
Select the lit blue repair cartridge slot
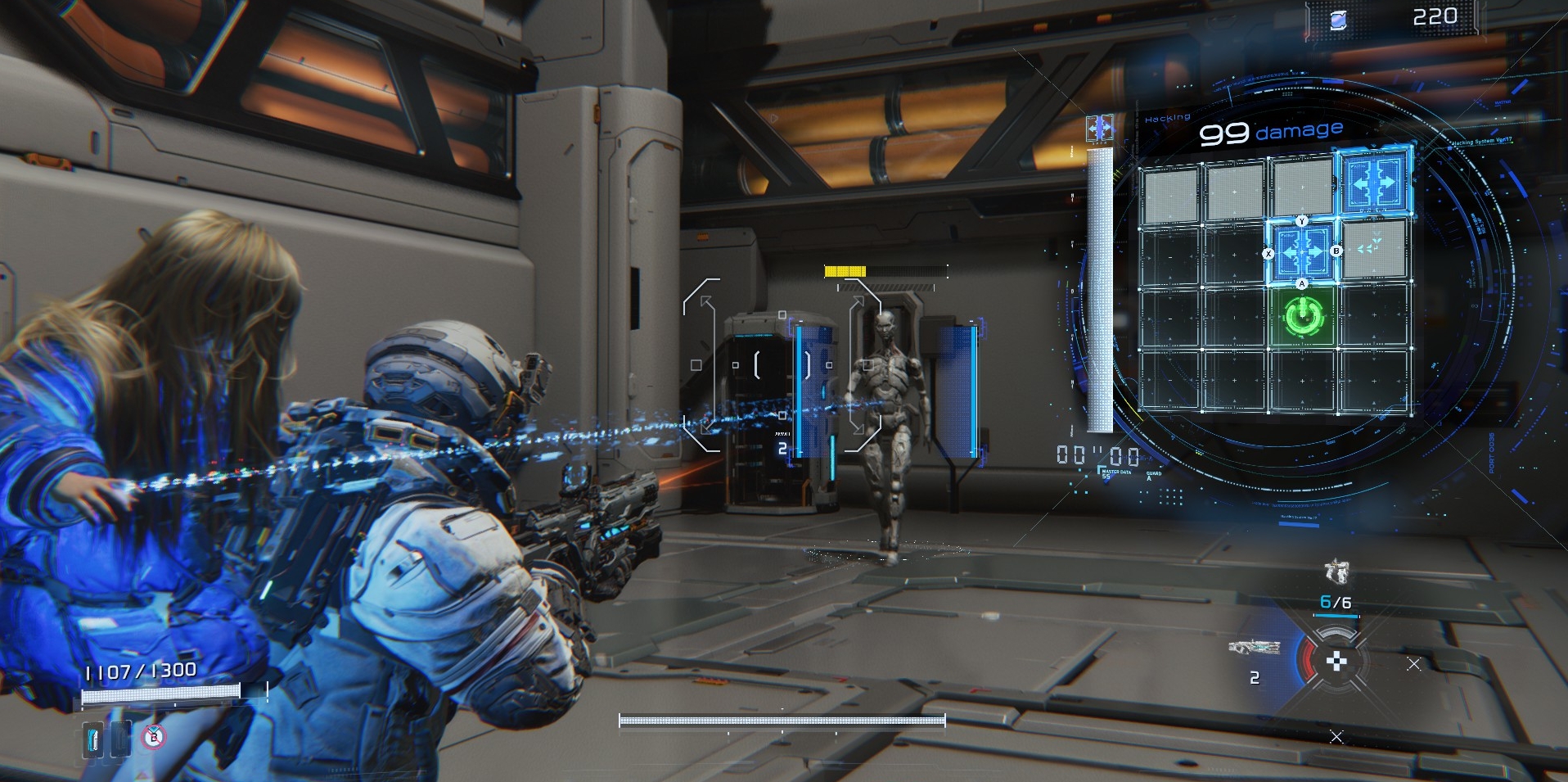coord(93,739)
